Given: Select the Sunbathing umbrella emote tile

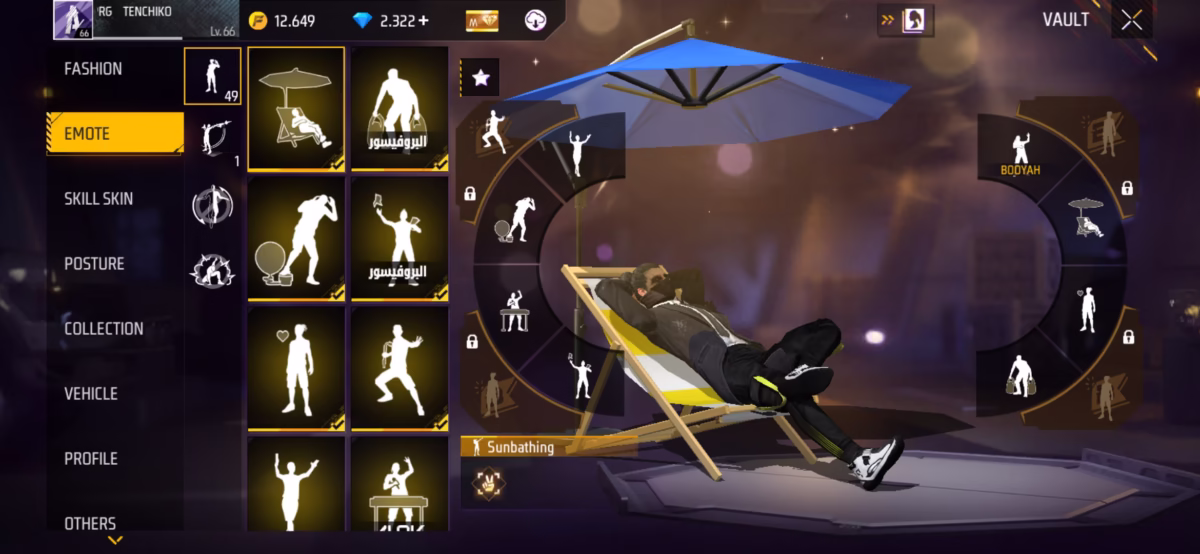Looking at the screenshot, I should click(296, 108).
